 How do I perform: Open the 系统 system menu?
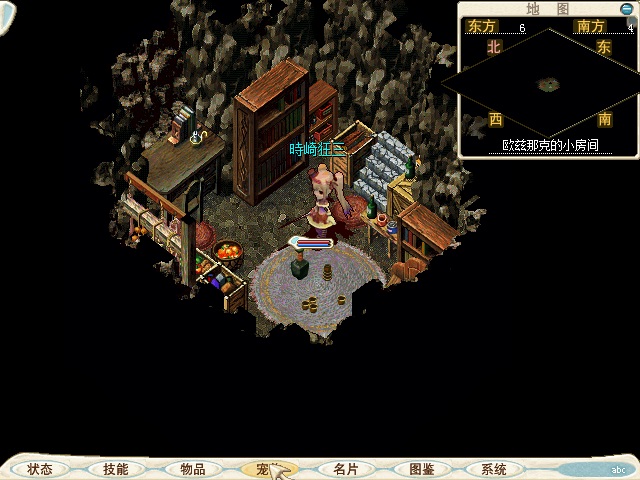pyautogui.click(x=493, y=469)
